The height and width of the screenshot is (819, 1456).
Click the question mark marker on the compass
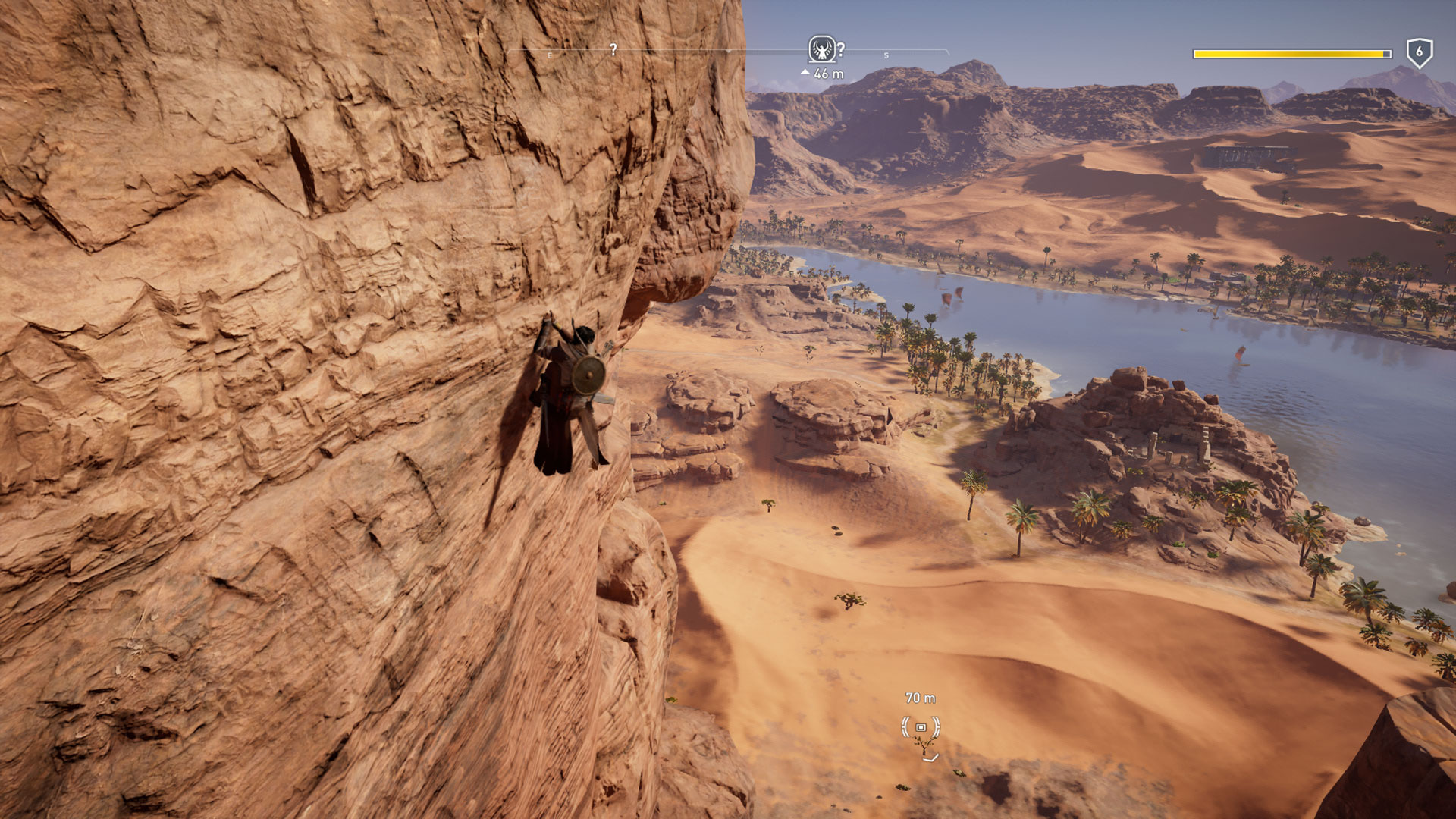613,50
